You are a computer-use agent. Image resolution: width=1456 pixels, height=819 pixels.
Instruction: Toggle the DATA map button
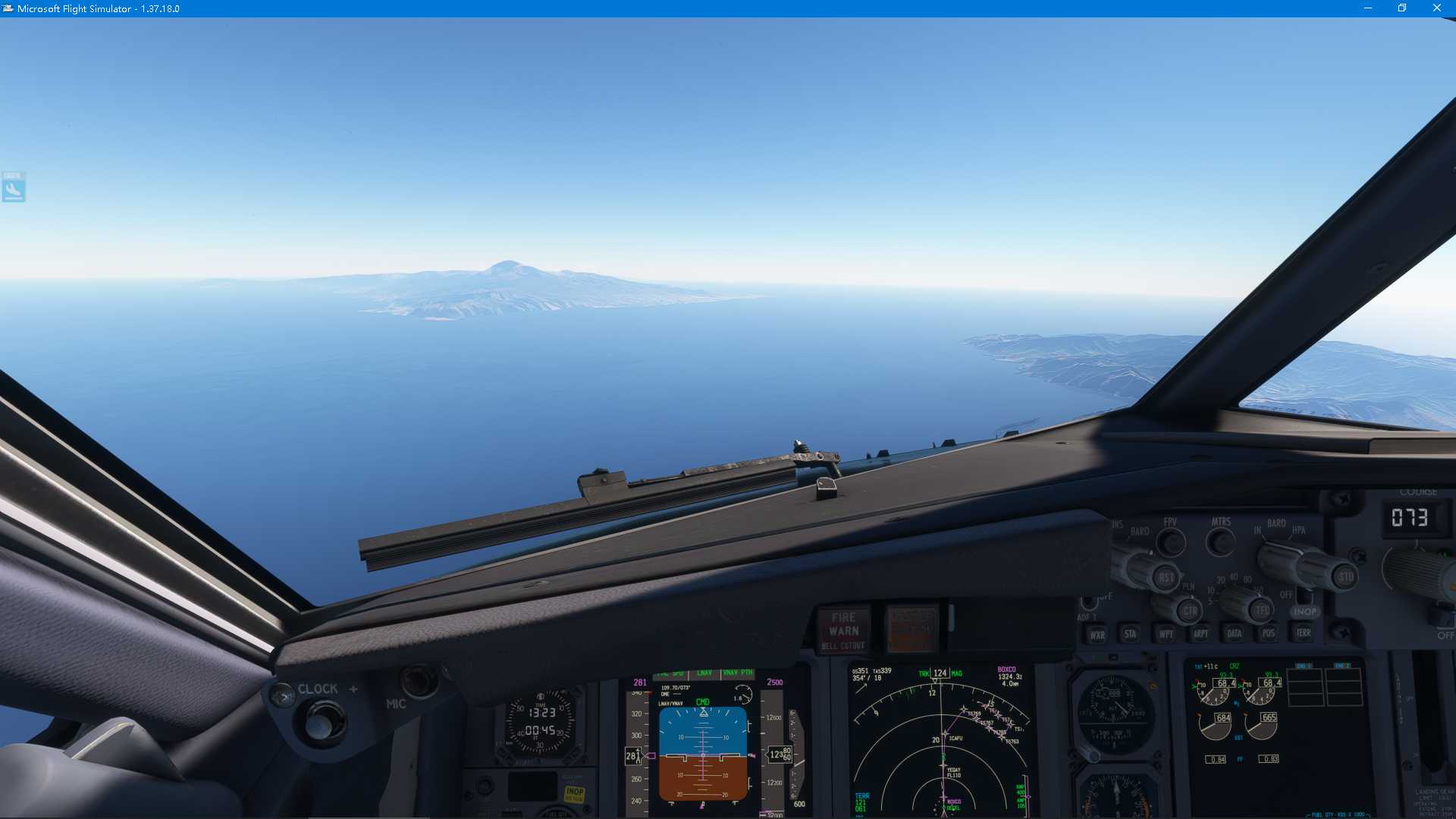click(1235, 633)
